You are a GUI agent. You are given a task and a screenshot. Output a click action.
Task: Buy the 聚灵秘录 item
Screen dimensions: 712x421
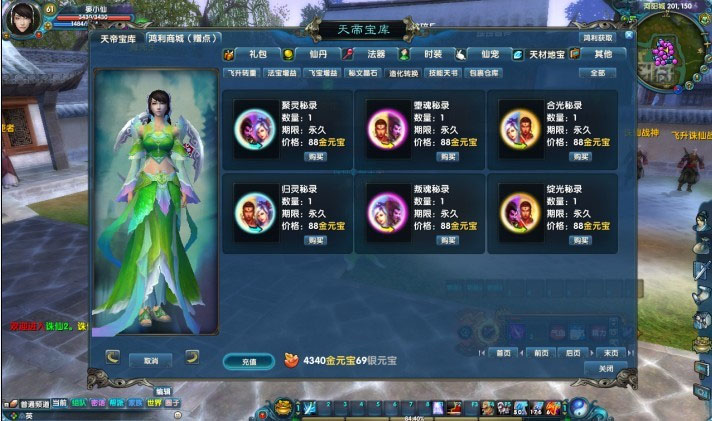click(x=316, y=156)
